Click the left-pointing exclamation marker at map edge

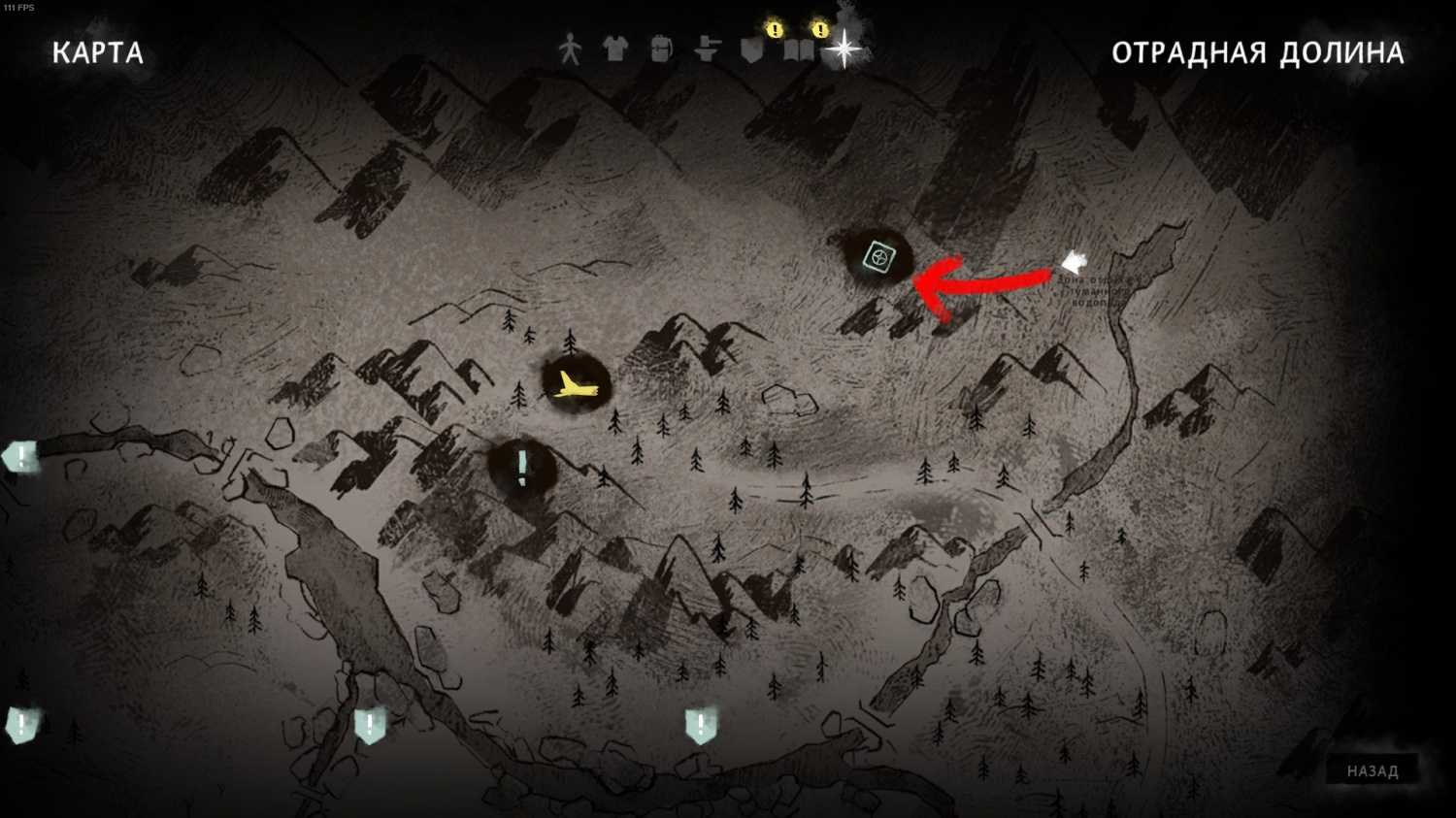(20, 456)
